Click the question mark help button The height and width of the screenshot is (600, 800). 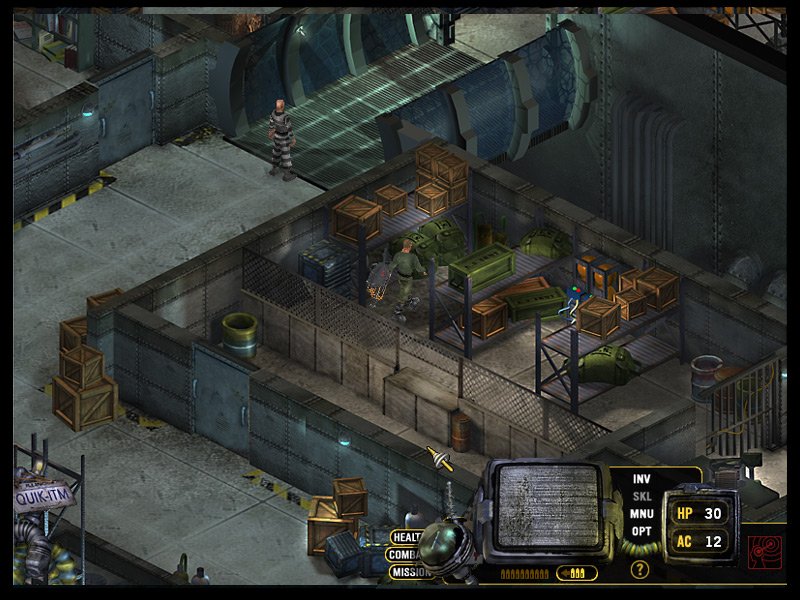[x=640, y=570]
